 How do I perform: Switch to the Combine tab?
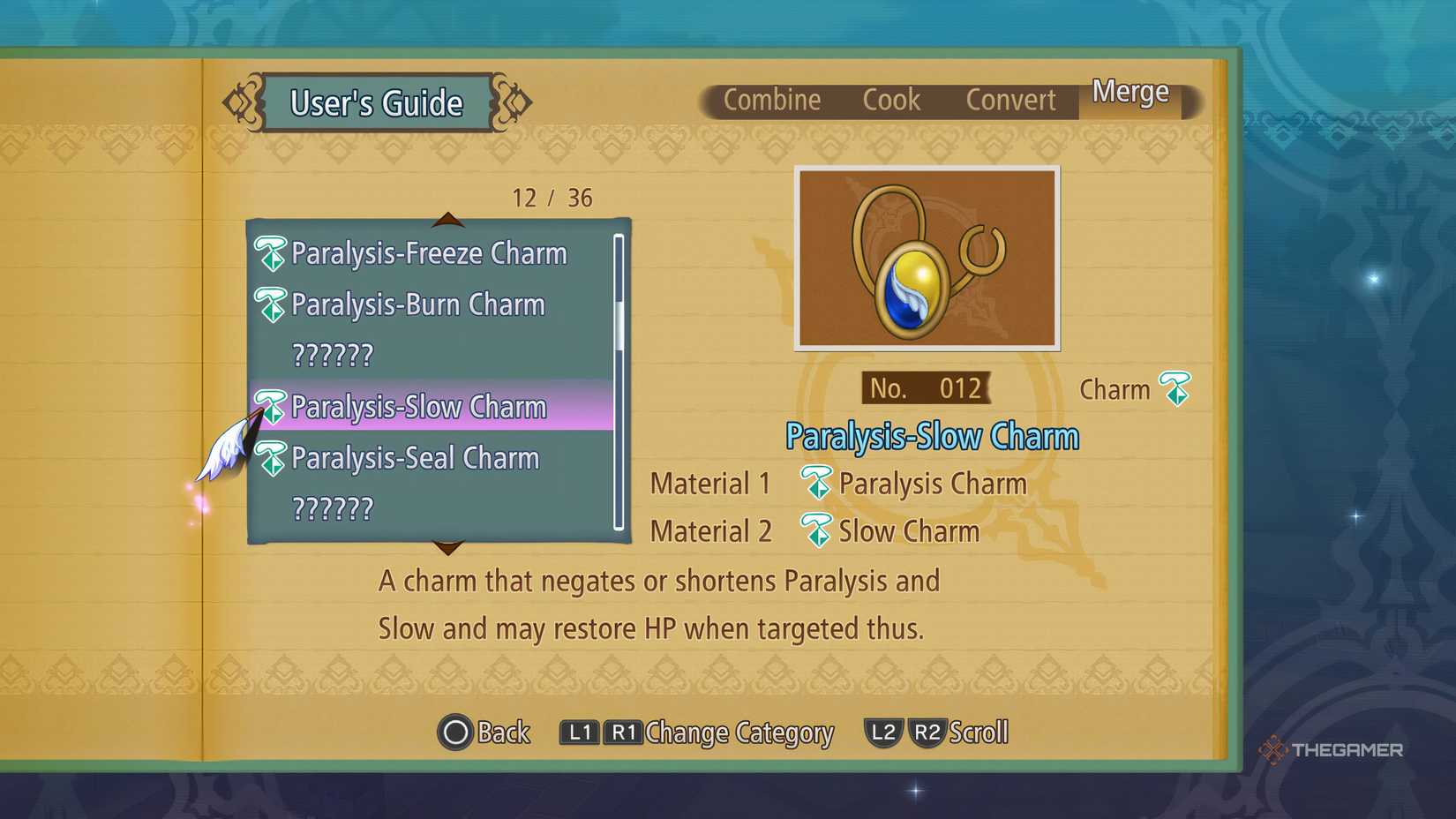(x=772, y=100)
